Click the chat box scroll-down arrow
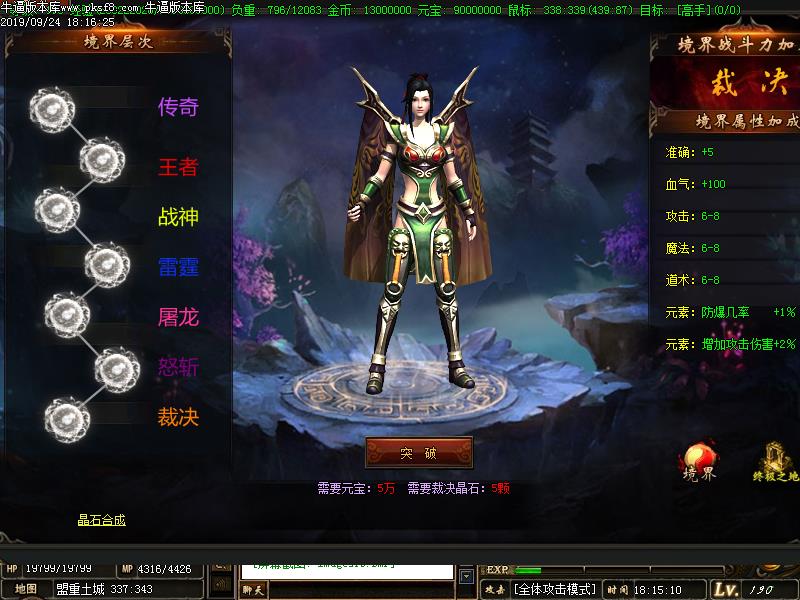 (466, 576)
